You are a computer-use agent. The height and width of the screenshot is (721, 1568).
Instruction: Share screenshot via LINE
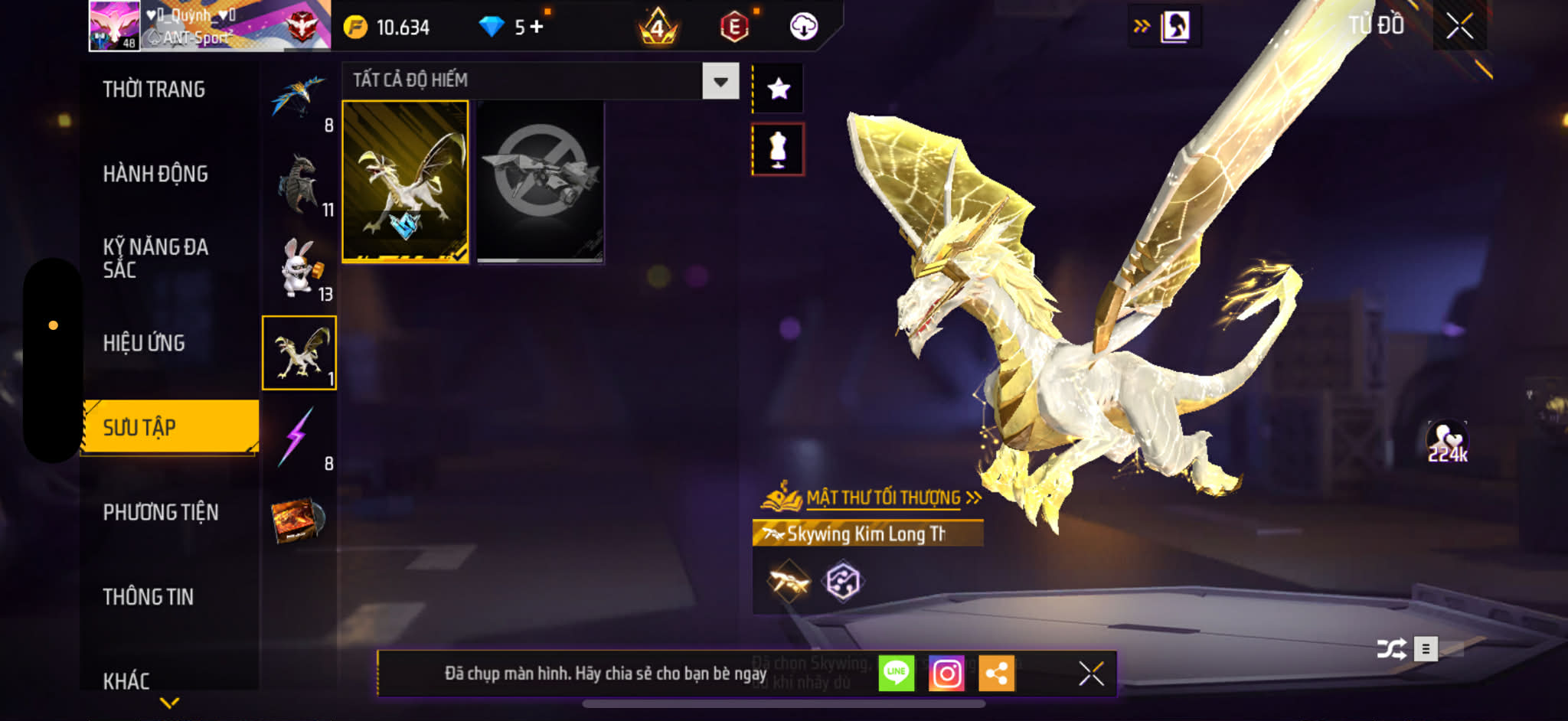[896, 674]
